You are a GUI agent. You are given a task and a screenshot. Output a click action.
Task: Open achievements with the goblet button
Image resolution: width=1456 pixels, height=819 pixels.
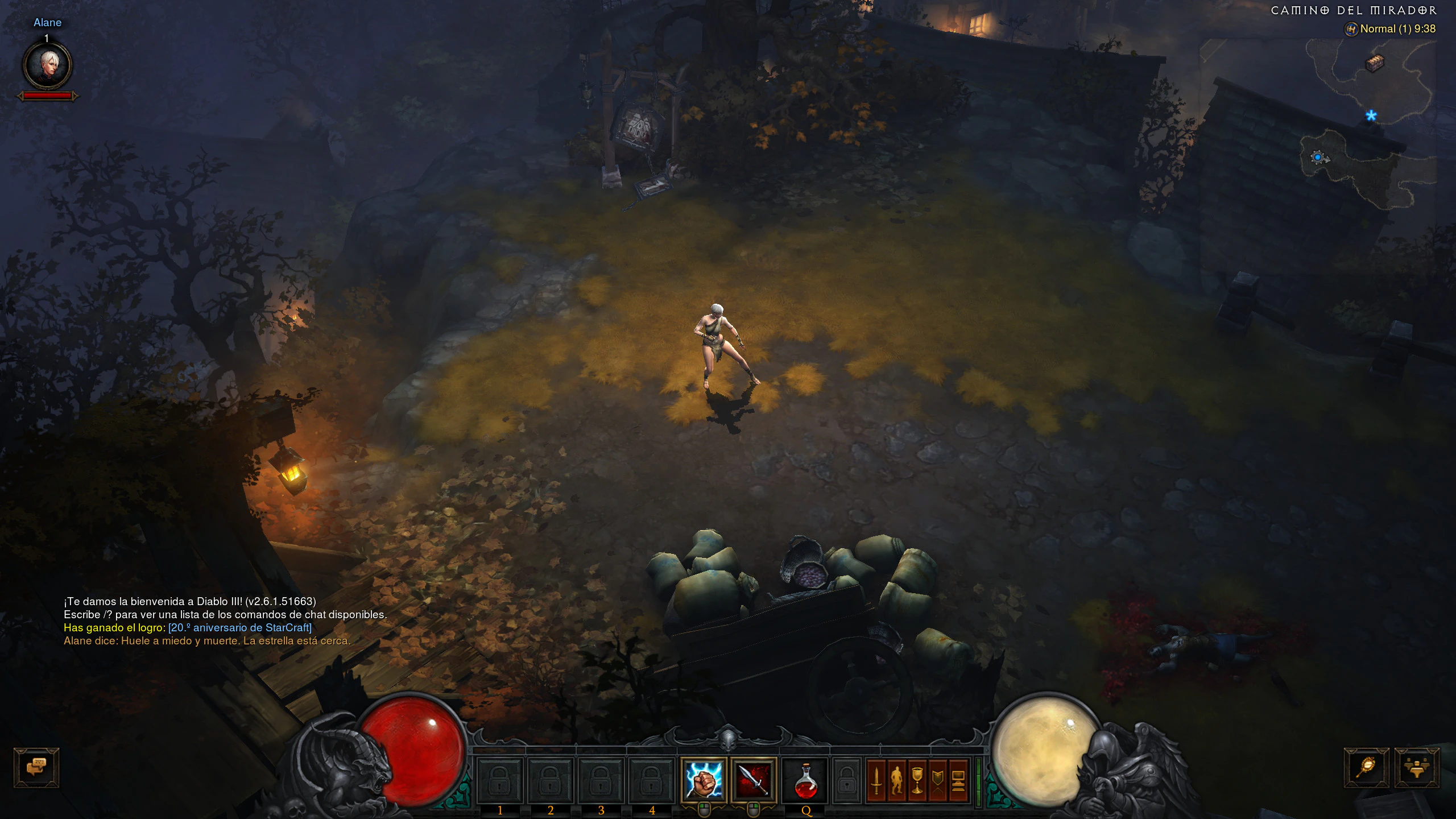tap(917, 780)
